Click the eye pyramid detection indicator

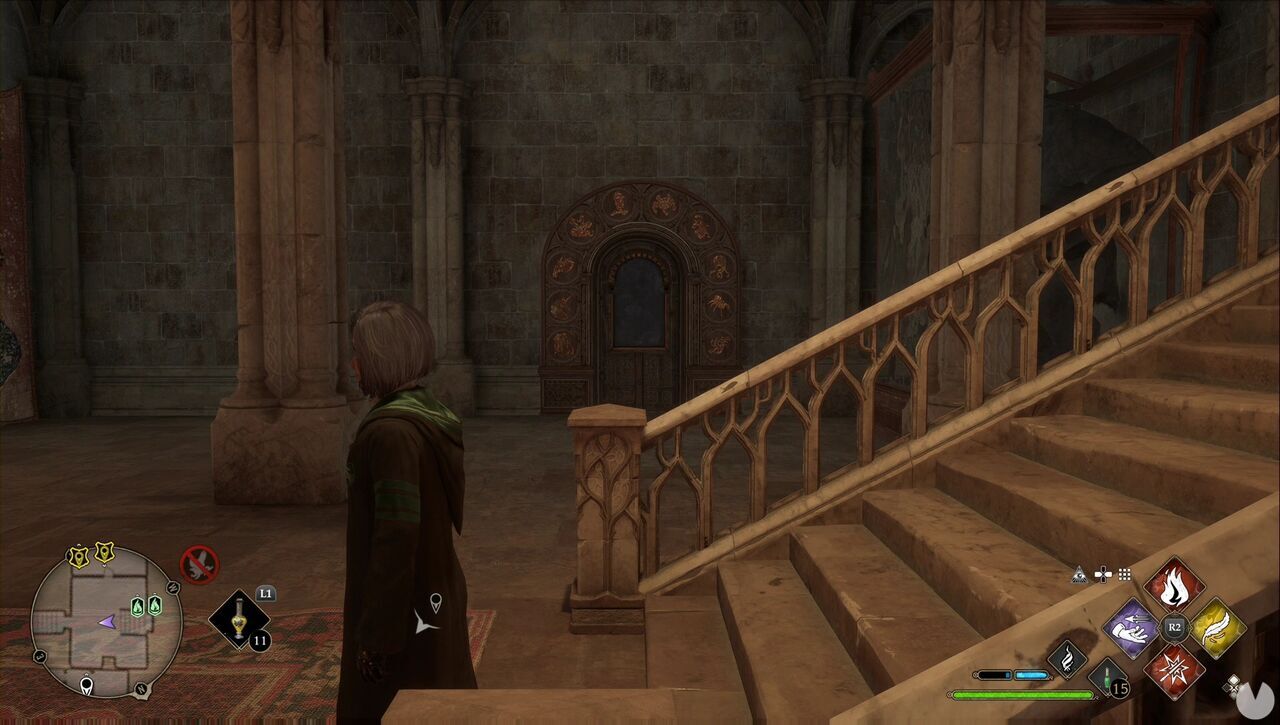pyautogui.click(x=1079, y=573)
